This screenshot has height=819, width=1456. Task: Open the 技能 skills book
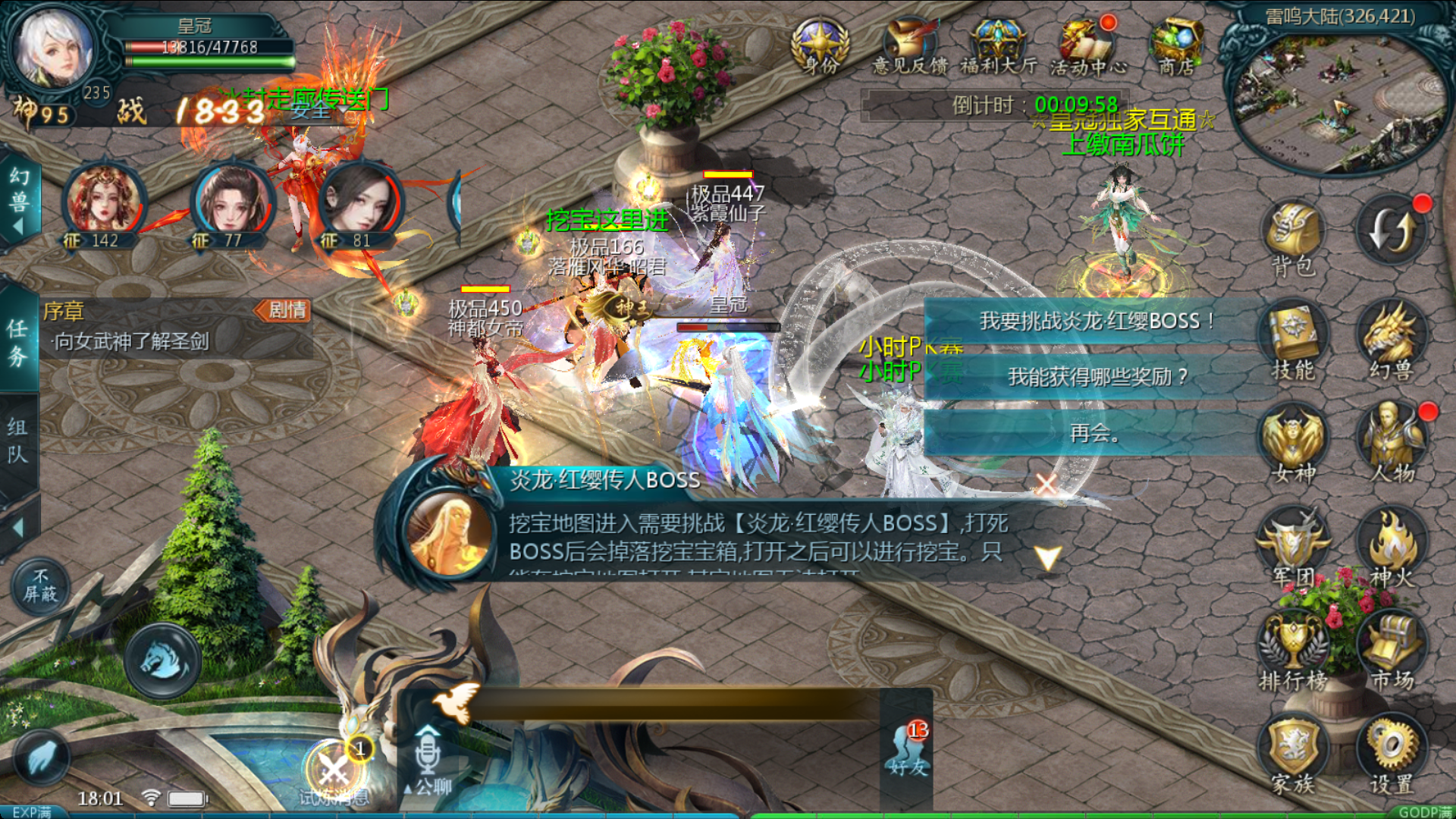point(1293,341)
